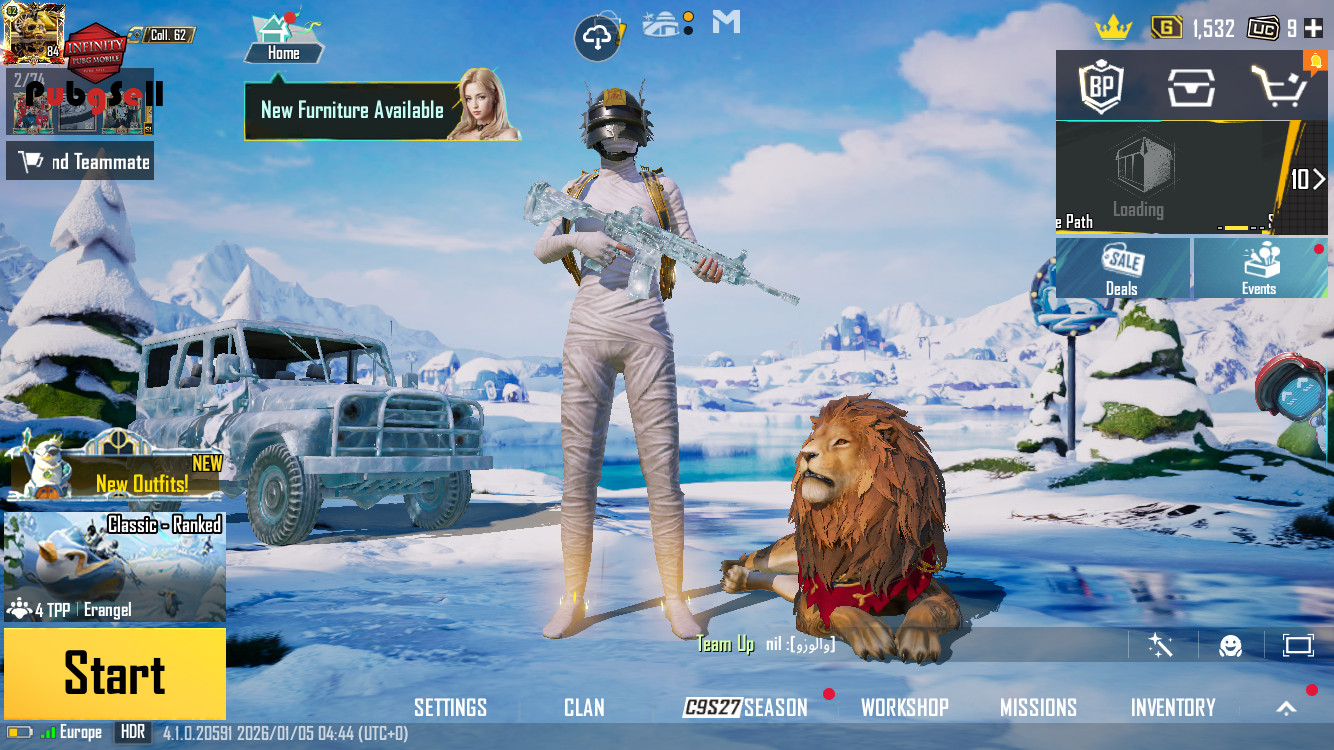The image size is (1334, 750).
Task: Open the emote smiley menu
Action: click(1230, 645)
